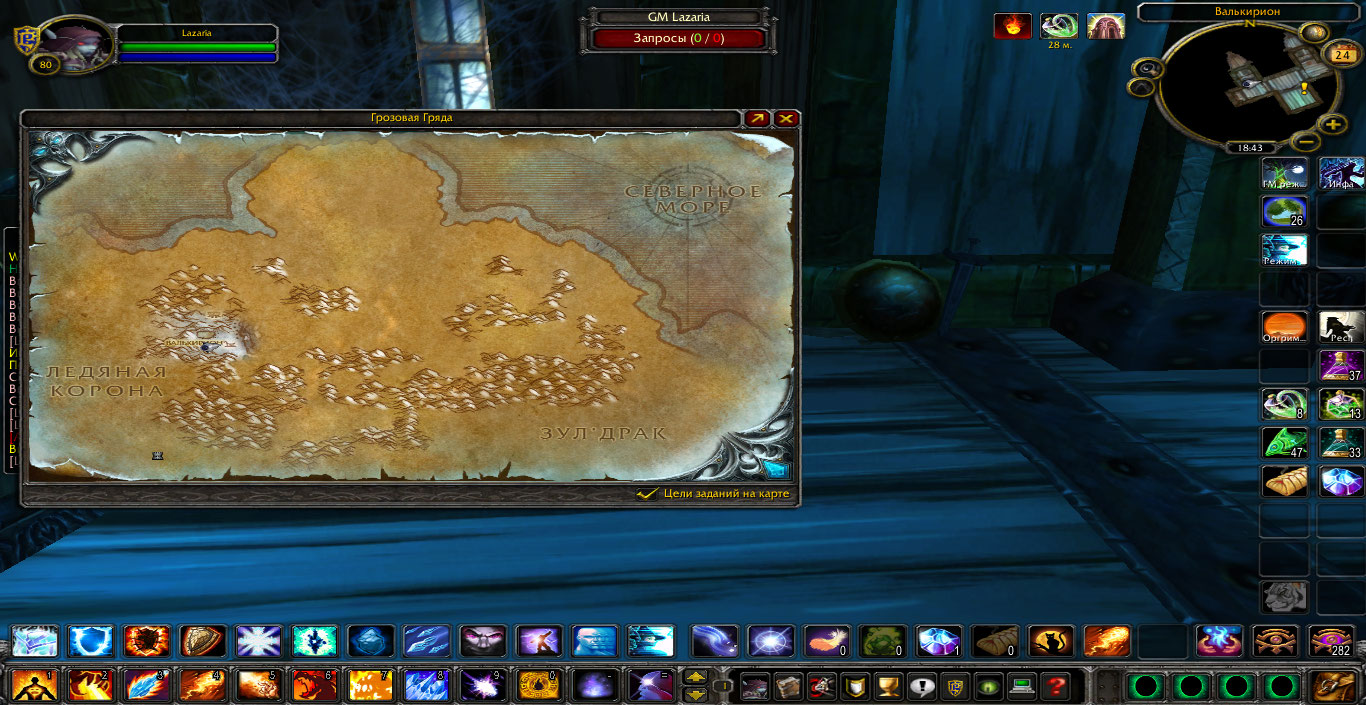Image resolution: width=1366 pixels, height=705 pixels.
Task: Zoom in the minimap
Action: [x=1333, y=125]
